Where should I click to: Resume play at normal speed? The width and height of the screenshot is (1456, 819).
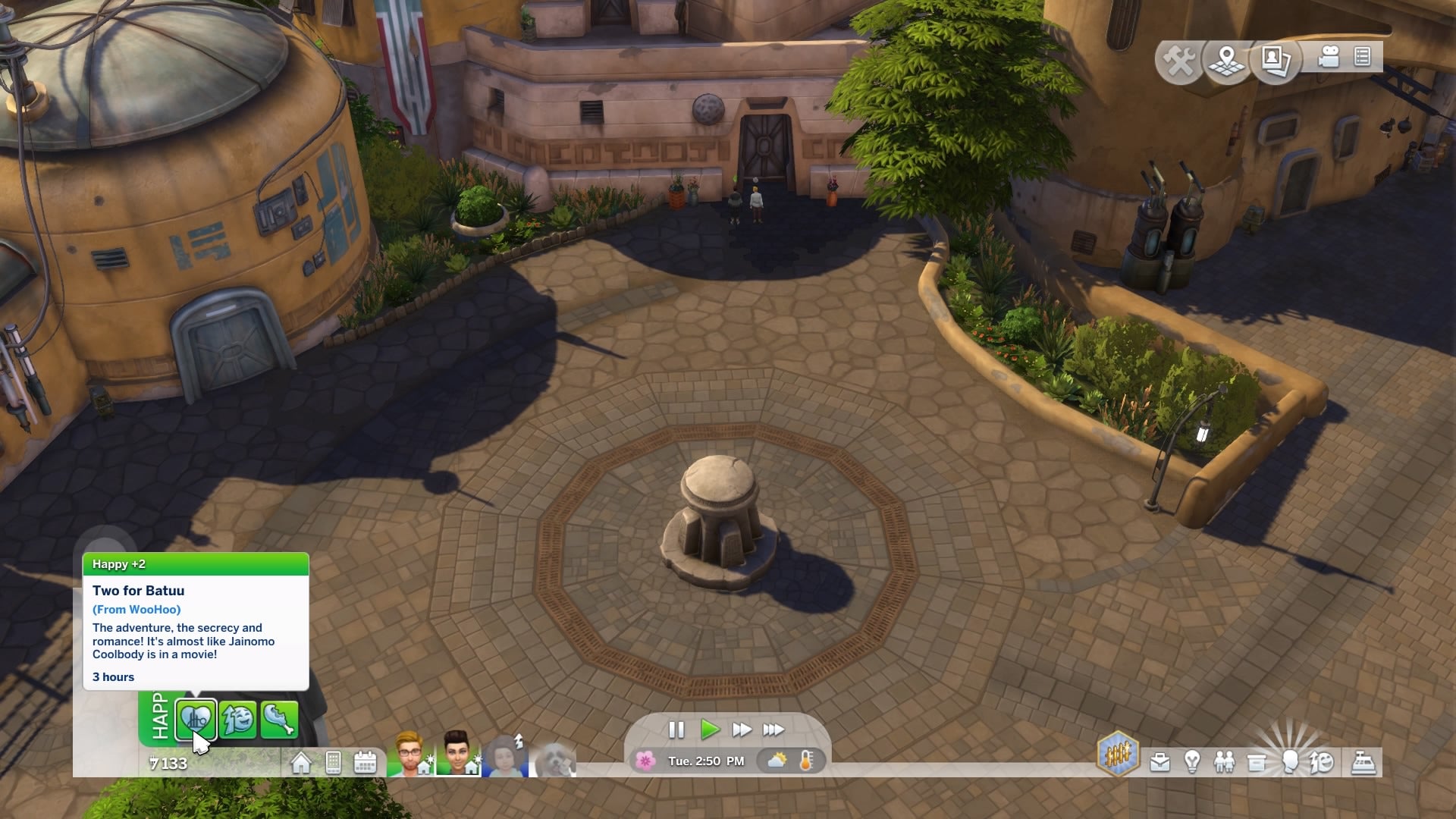click(710, 730)
